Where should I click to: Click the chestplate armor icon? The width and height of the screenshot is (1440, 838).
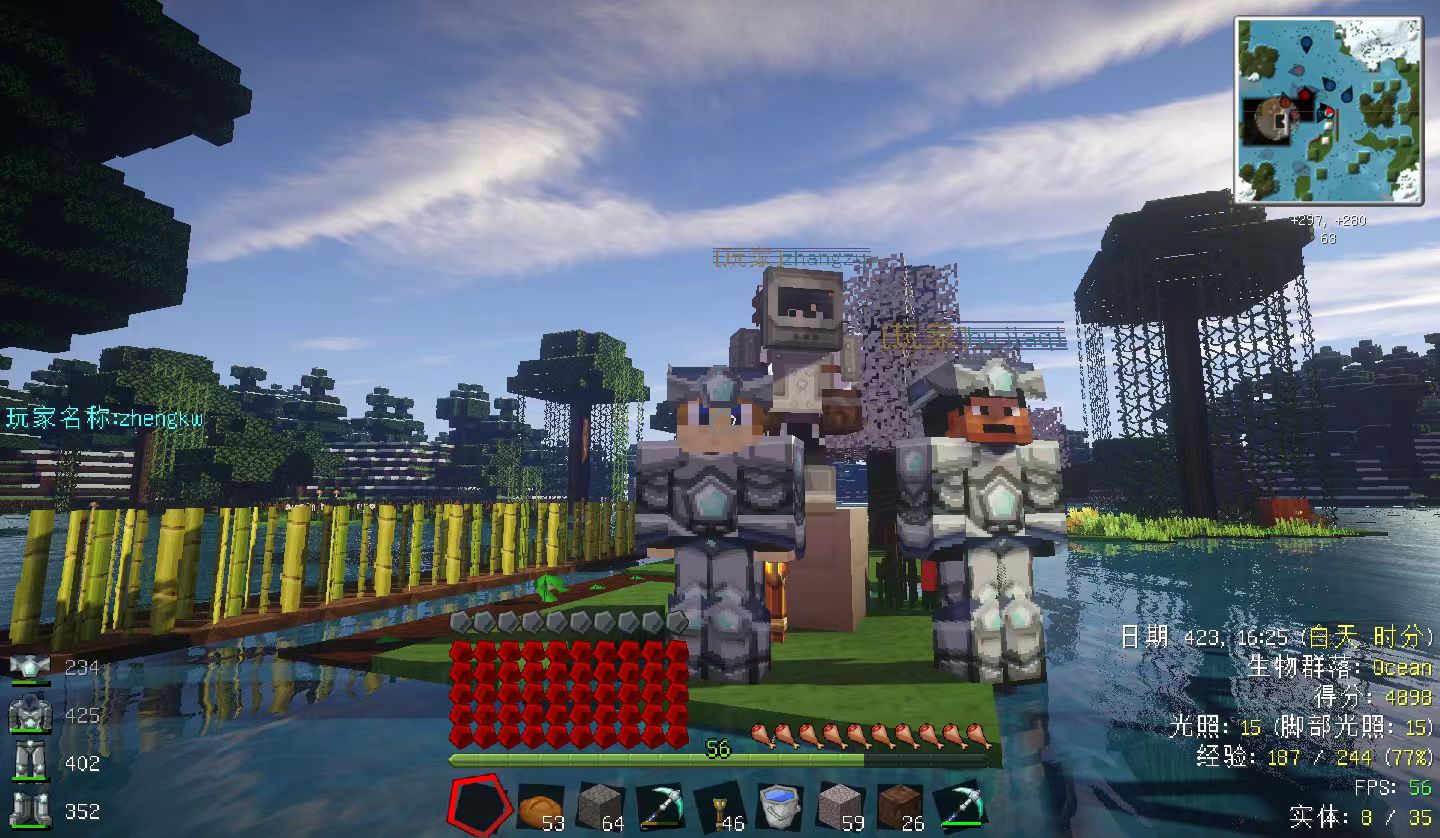click(30, 715)
